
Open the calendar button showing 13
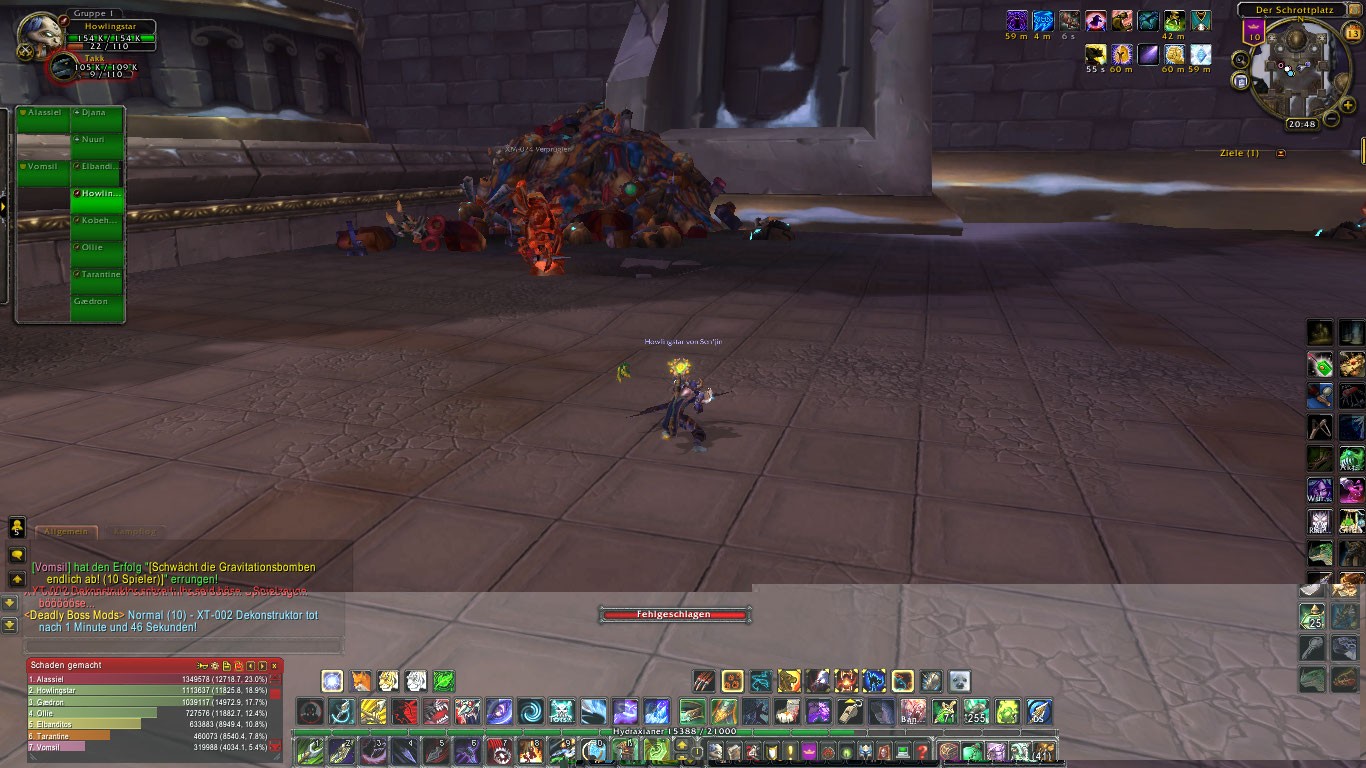pos(1353,32)
